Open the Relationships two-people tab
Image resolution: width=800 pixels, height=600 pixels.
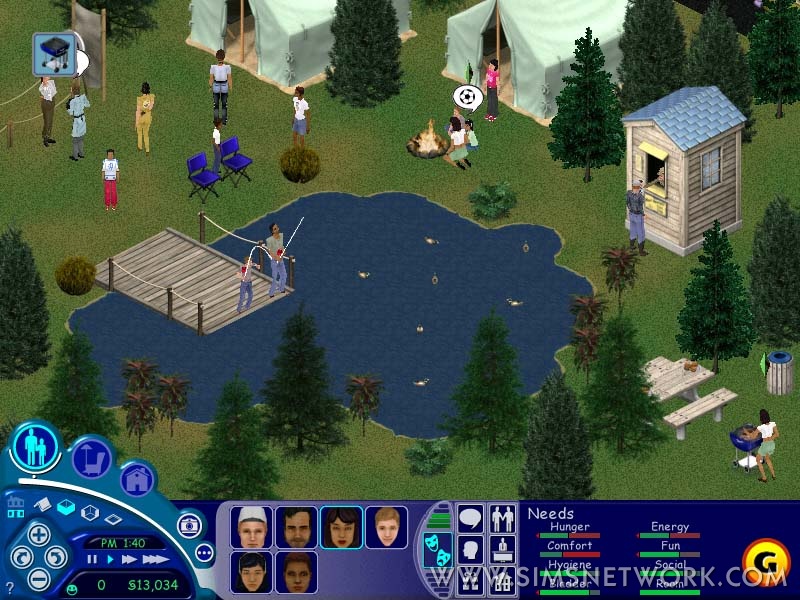pyautogui.click(x=502, y=519)
